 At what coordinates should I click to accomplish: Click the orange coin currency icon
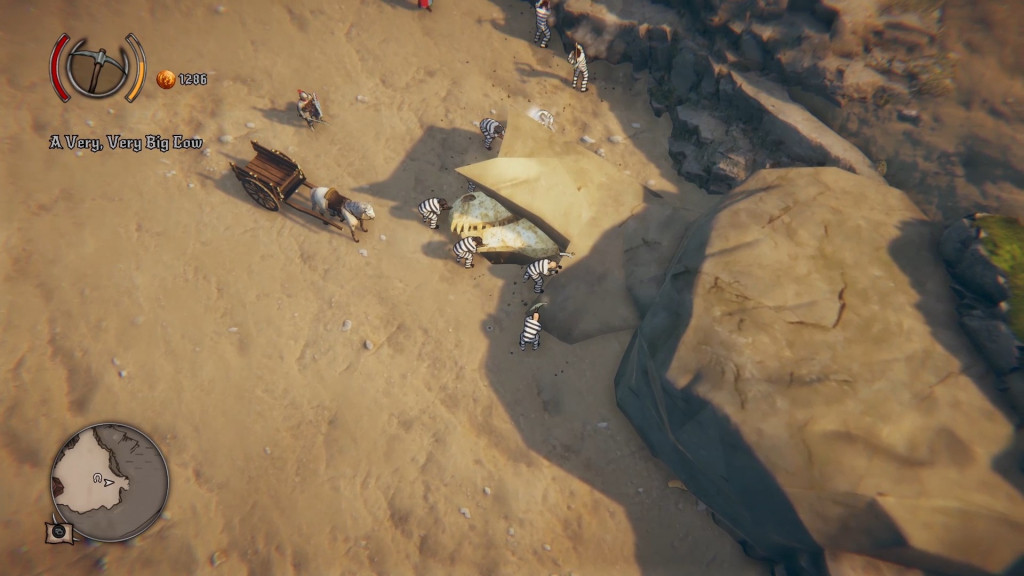166,79
